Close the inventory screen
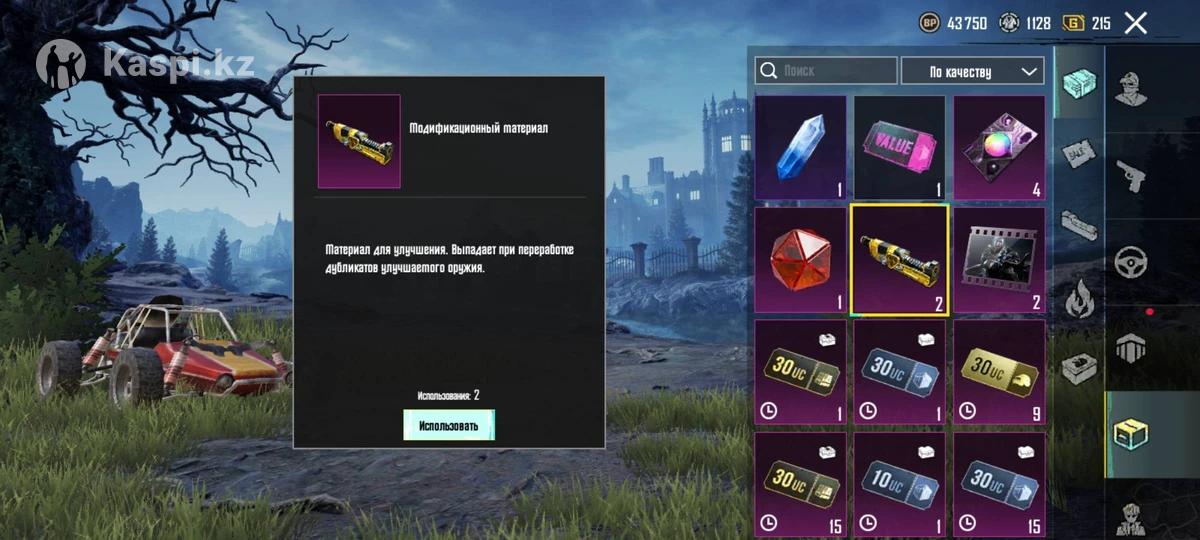 [x=1135, y=23]
